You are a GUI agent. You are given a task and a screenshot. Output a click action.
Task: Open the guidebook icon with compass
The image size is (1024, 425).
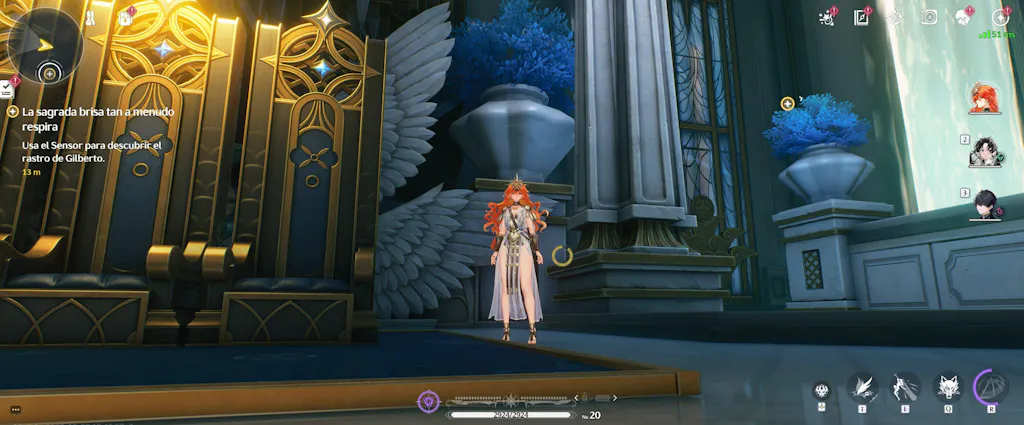[x=860, y=17]
